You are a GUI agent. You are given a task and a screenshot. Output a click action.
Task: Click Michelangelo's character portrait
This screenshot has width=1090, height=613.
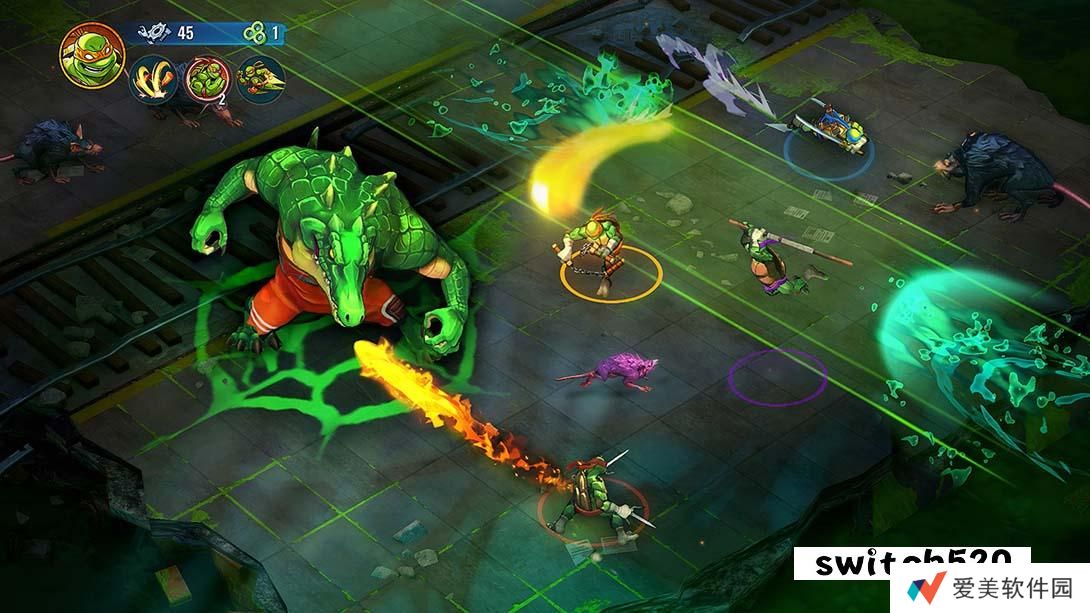click(92, 53)
